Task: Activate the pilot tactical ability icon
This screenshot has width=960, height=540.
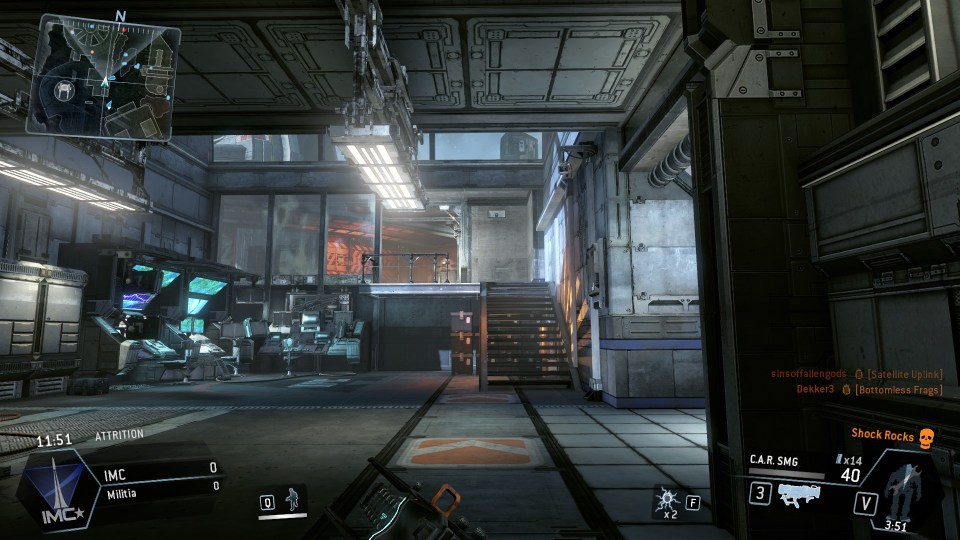Action: [290, 501]
